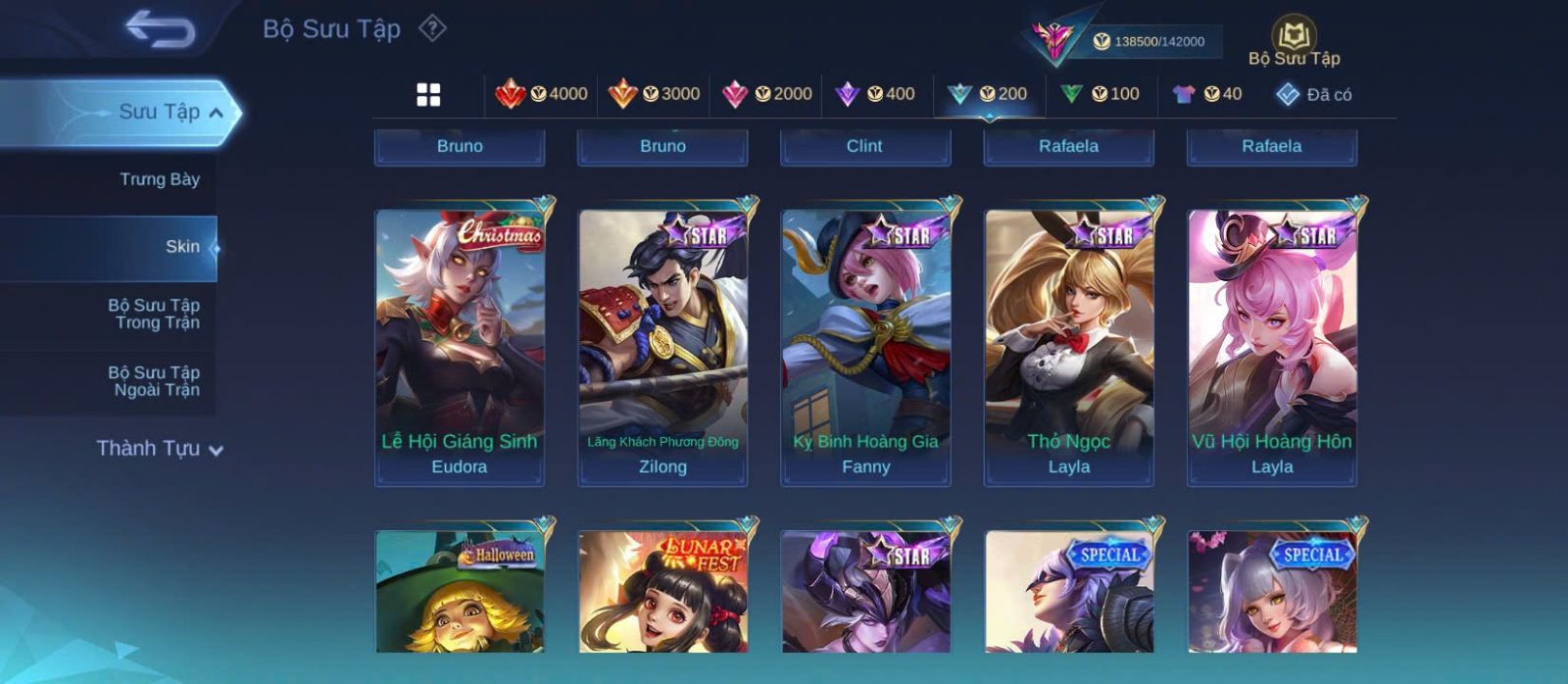Toggle the Đã có owned filter
Viewport: 1568px width, 684px height.
(x=1314, y=94)
